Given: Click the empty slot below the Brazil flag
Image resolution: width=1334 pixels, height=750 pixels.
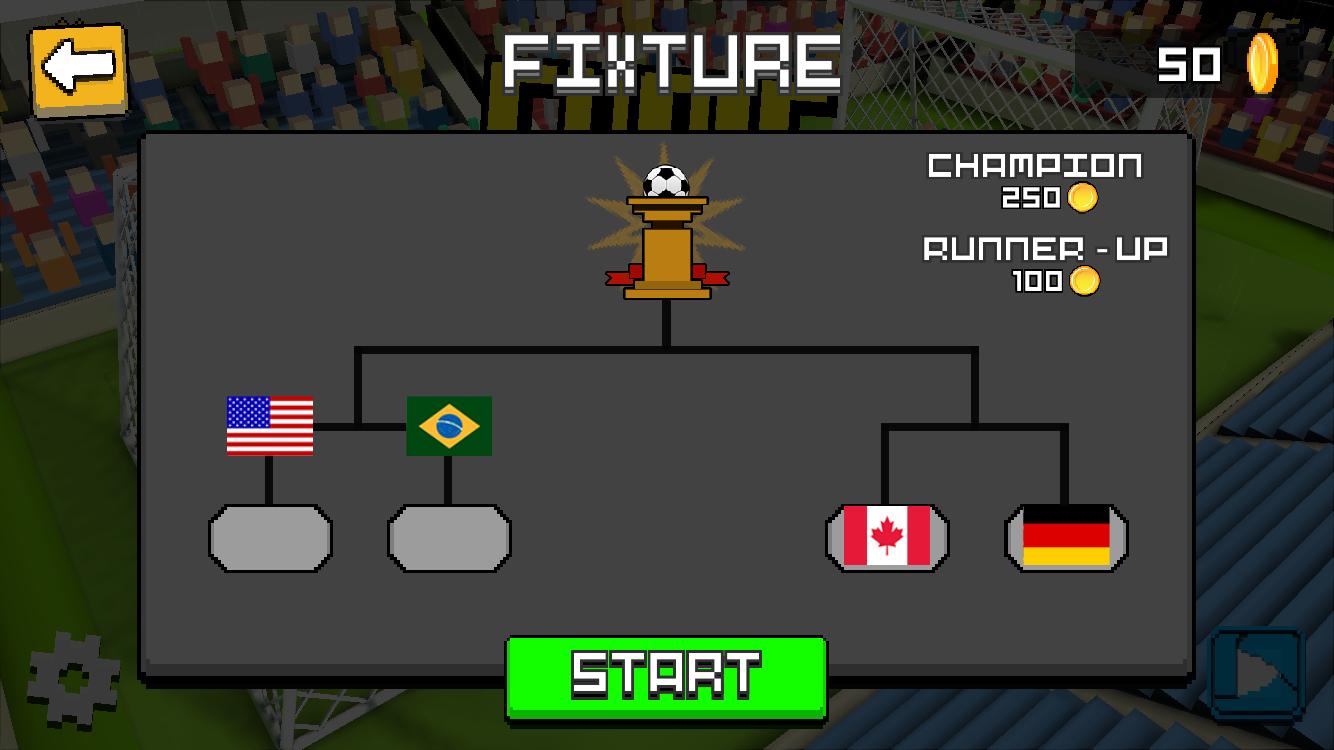Looking at the screenshot, I should tap(448, 538).
